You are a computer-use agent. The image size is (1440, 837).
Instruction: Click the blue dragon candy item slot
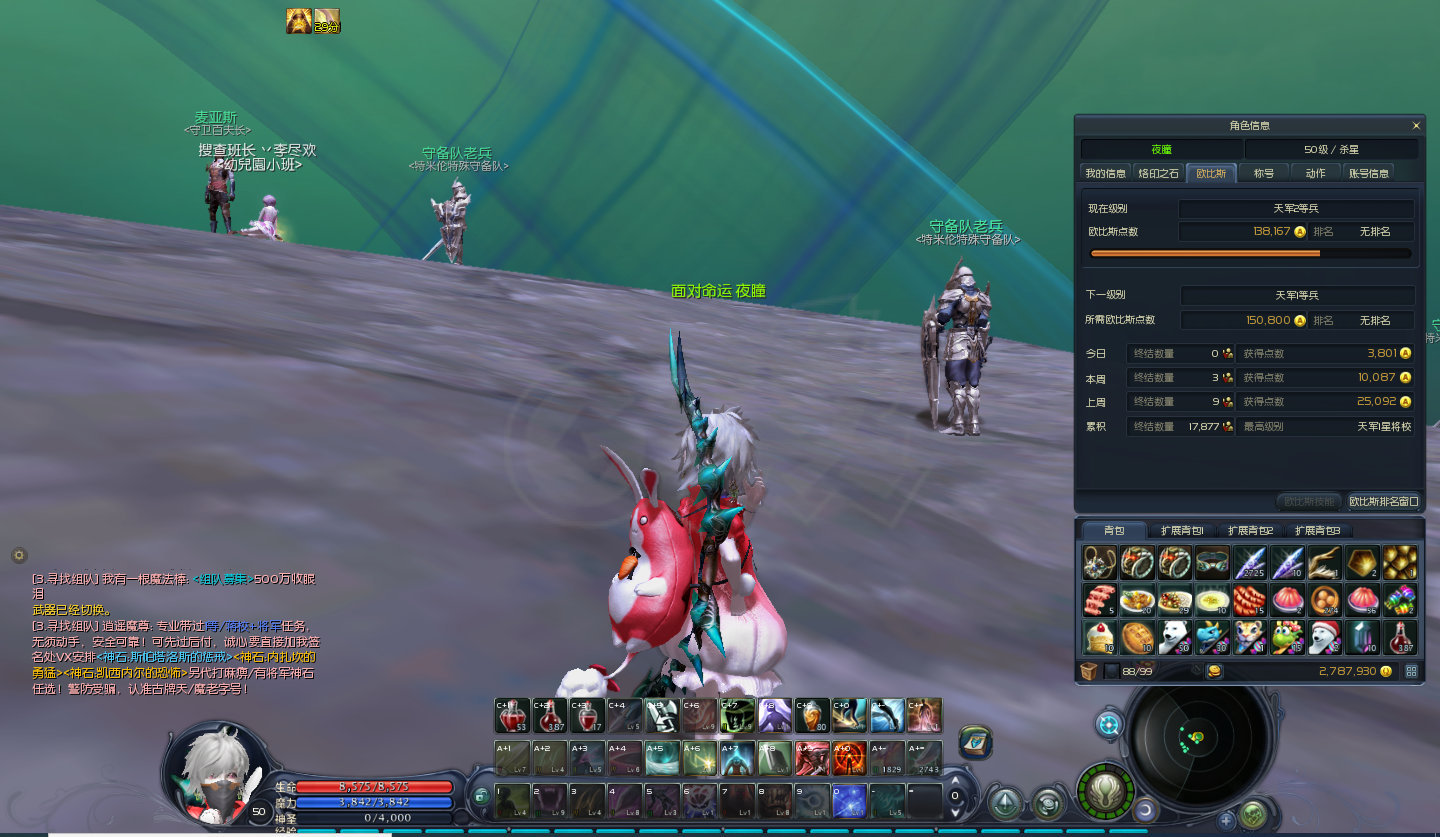point(1212,637)
